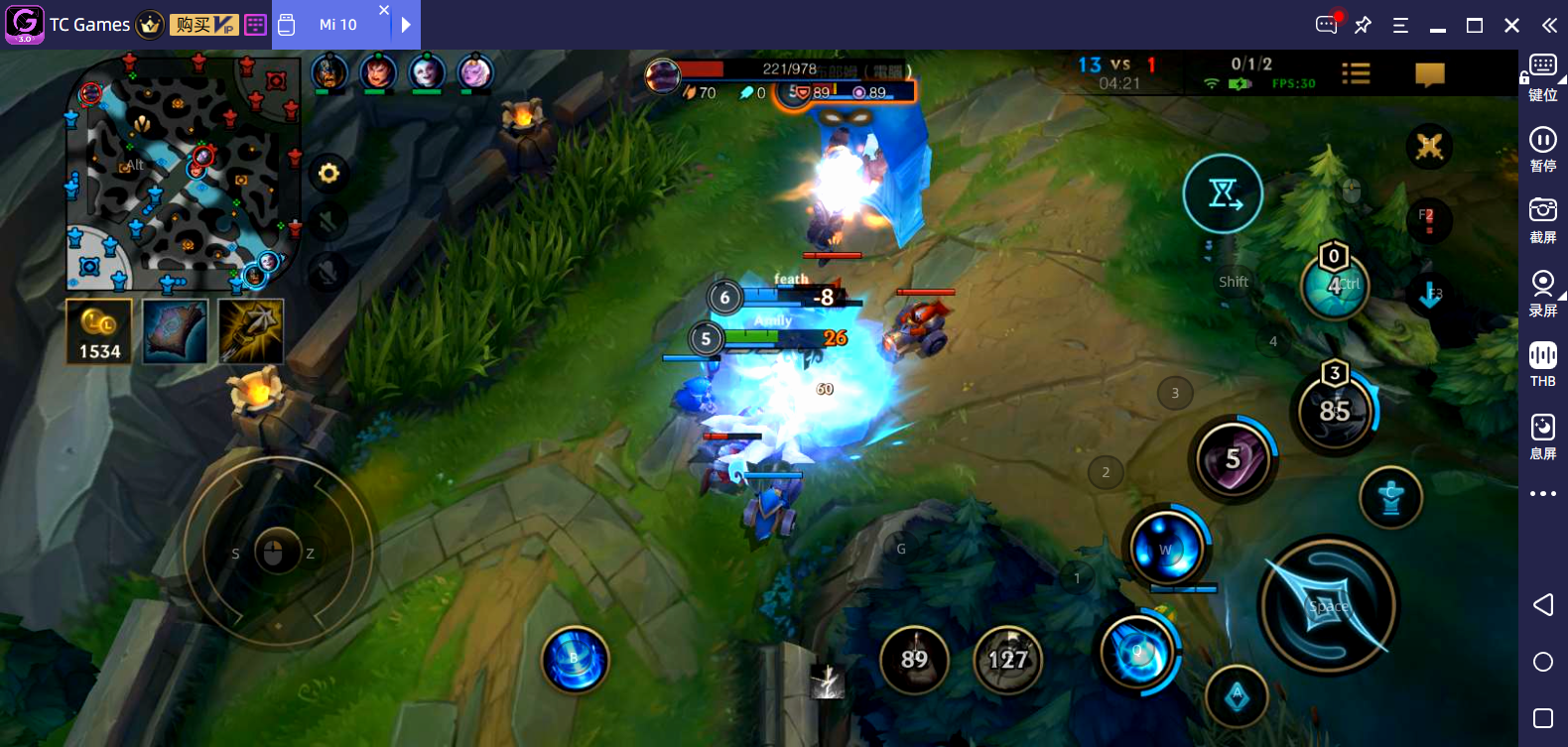Screen dimensions: 1568x747
Task: Click the minimap in the top left corner
Action: click(x=184, y=174)
